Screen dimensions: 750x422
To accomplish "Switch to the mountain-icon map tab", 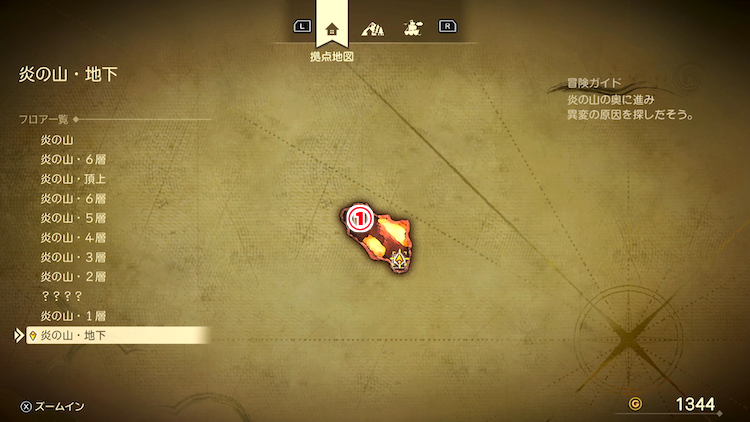I will [372, 27].
